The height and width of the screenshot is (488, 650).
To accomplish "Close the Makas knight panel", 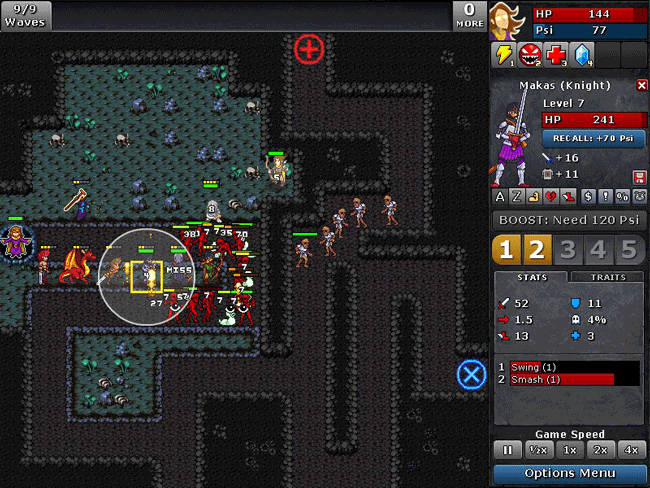I will (642, 86).
